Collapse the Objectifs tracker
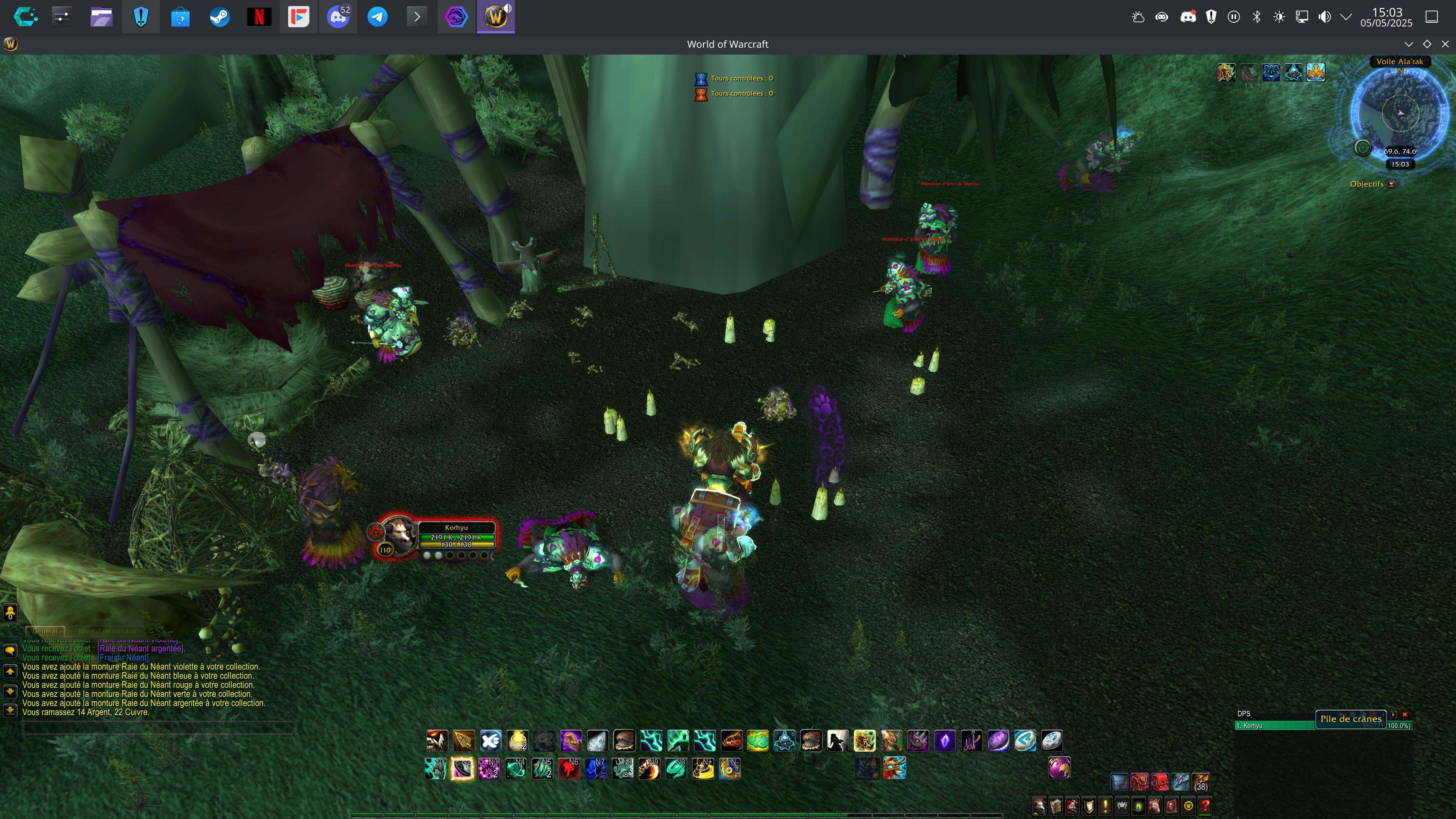The height and width of the screenshot is (819, 1456). coord(1392,184)
